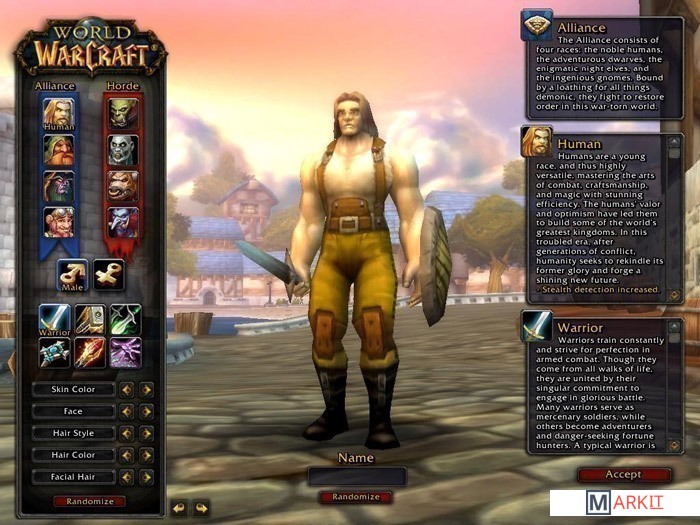Click the previous Hair Style arrow
Viewport: 700px width, 525px height.
pyautogui.click(x=127, y=433)
